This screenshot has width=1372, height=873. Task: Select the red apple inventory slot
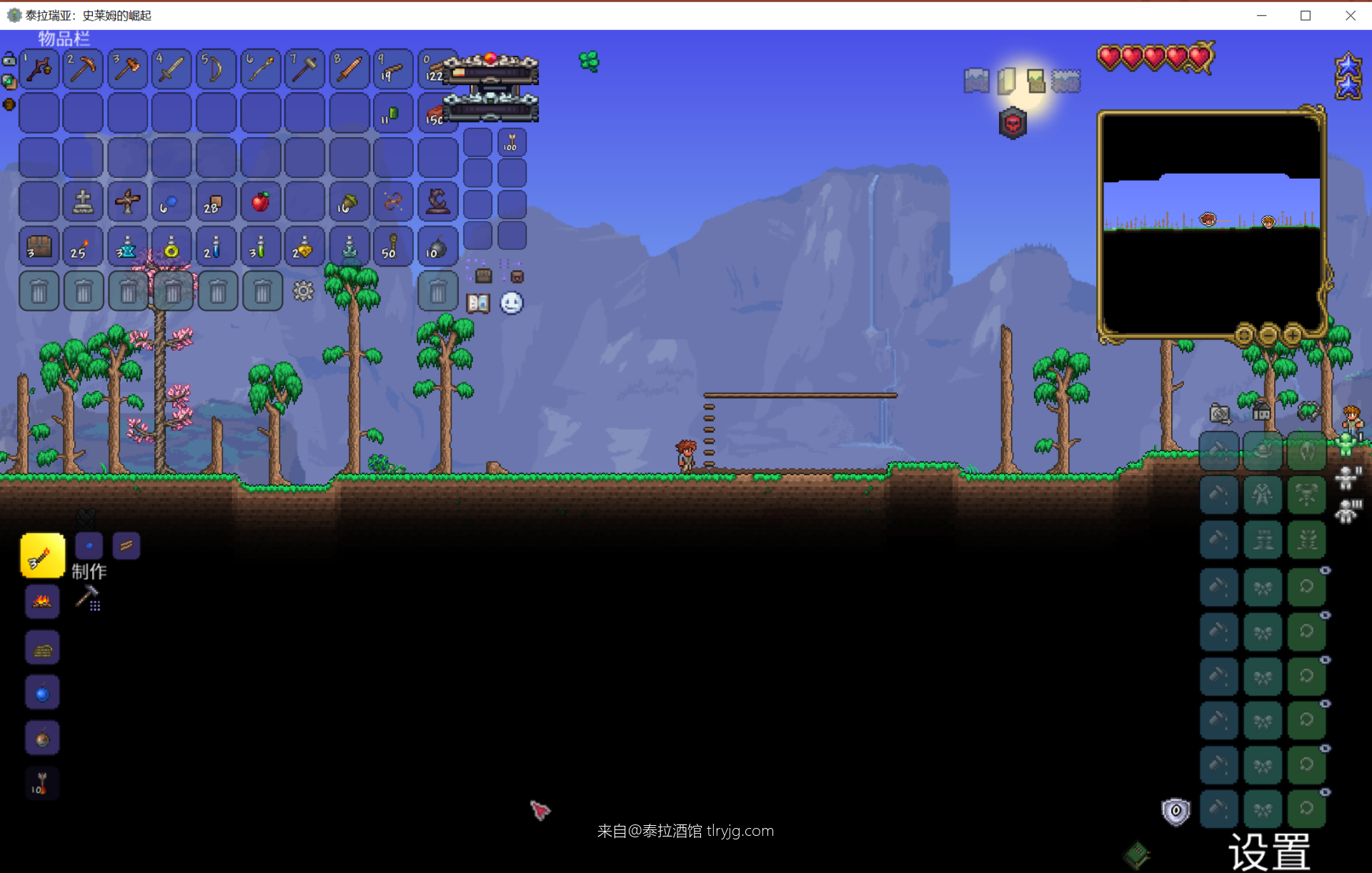[x=260, y=202]
